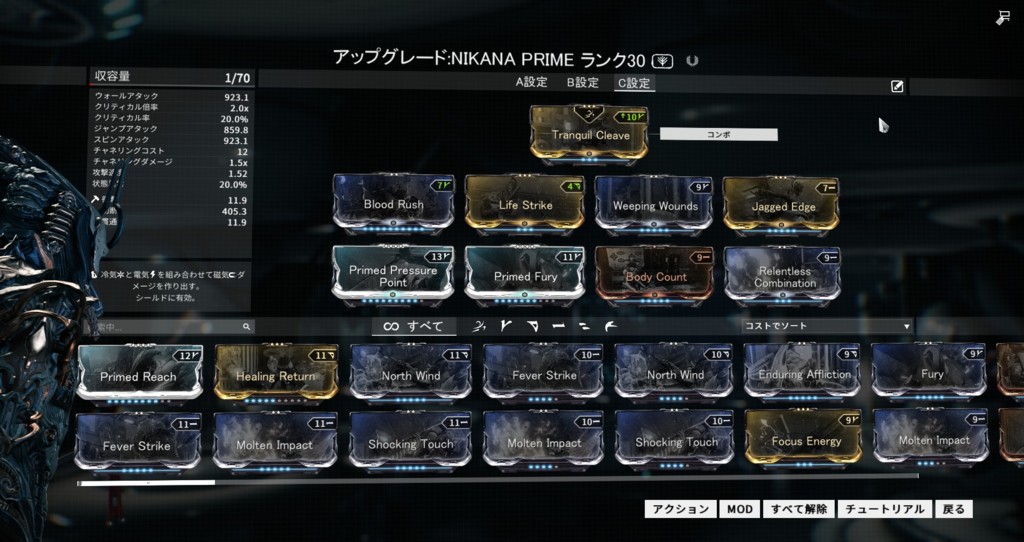Choose the Life Strike mod card
The image size is (1024, 542).
[524, 203]
